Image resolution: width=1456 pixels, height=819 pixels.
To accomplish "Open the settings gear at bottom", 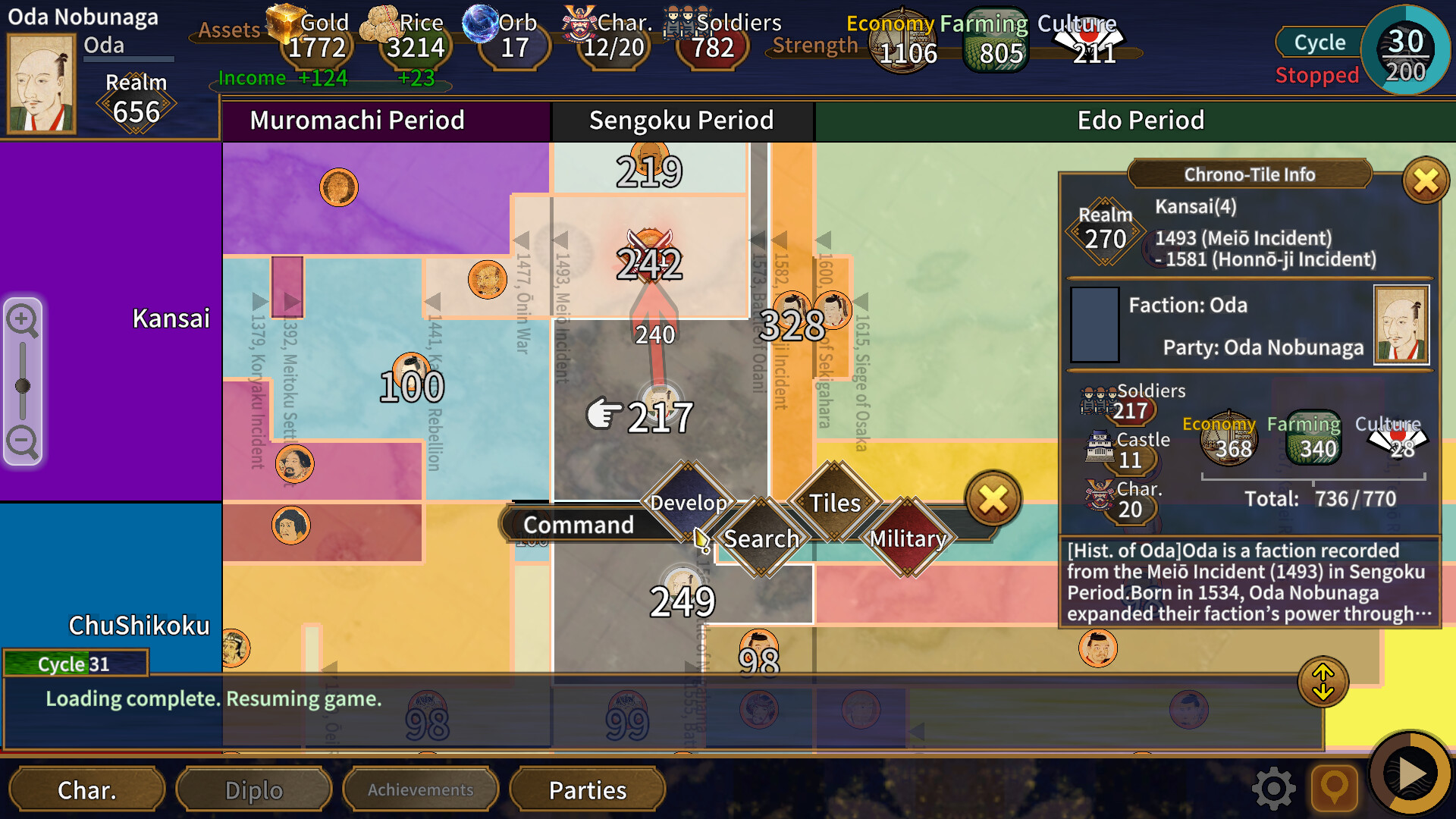I will pos(1274,788).
